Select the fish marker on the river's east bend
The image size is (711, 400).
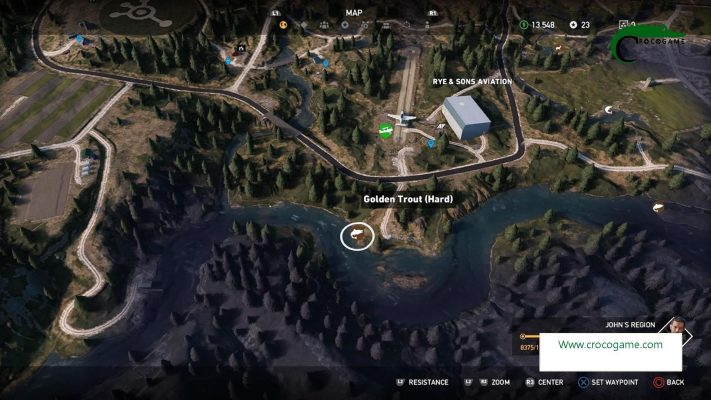[x=658, y=207]
